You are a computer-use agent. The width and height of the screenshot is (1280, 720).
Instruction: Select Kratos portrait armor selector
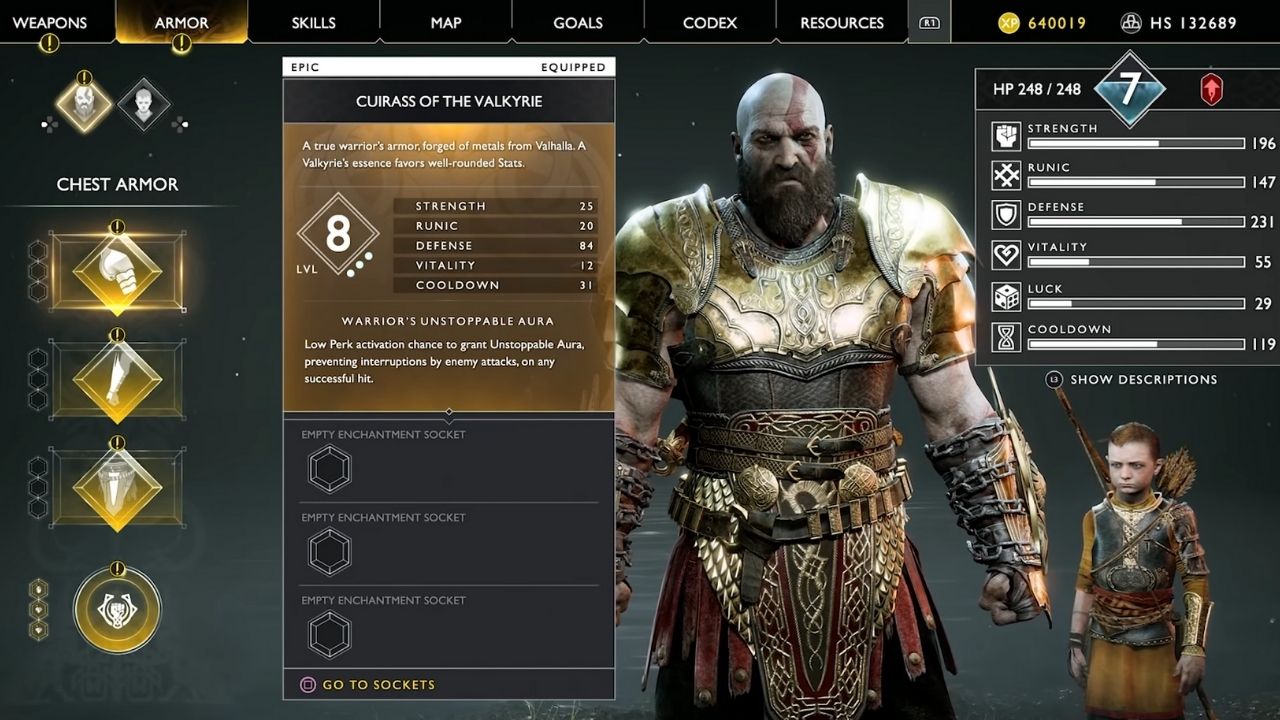coord(84,104)
